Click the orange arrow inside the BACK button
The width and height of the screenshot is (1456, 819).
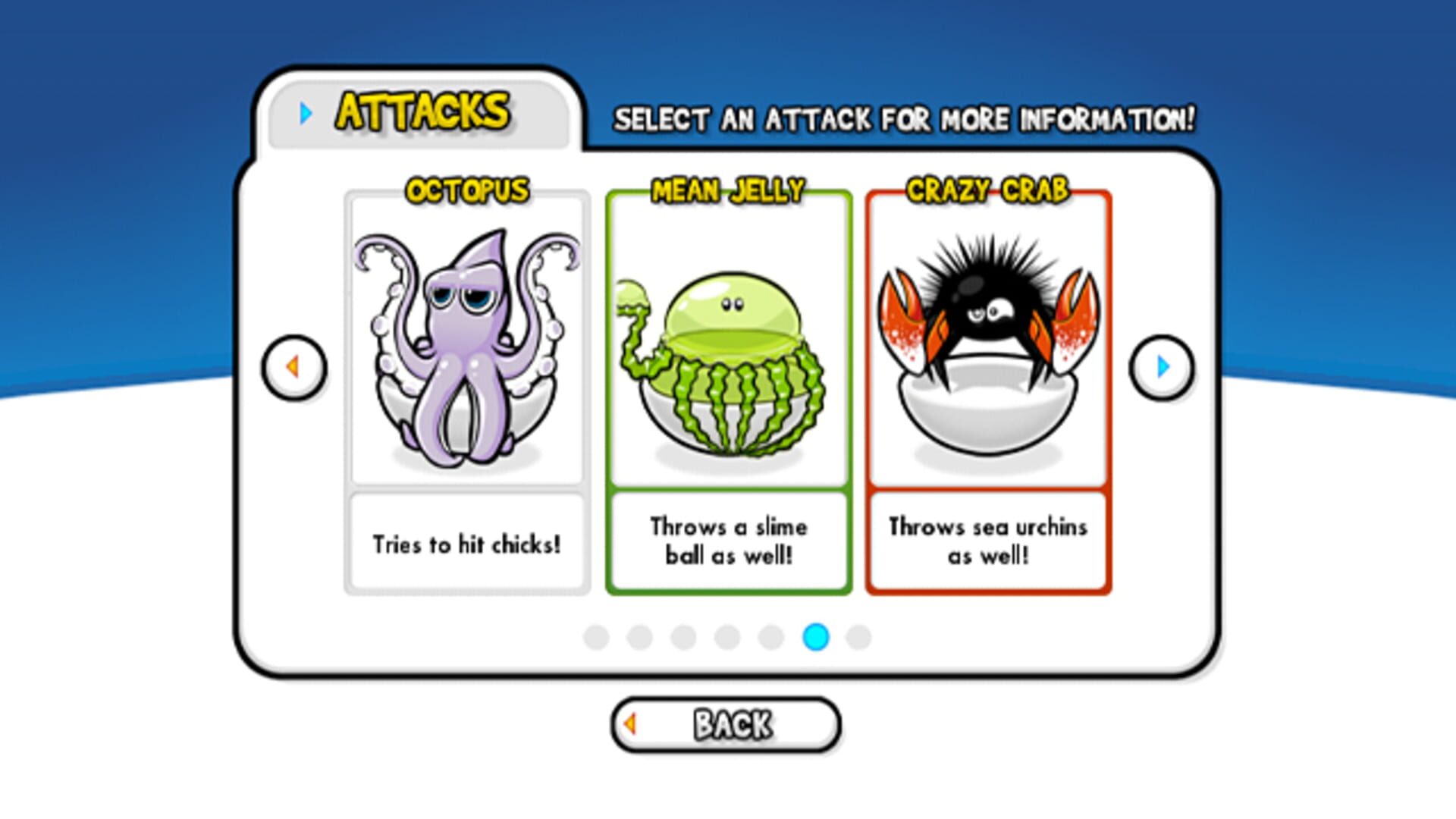631,724
